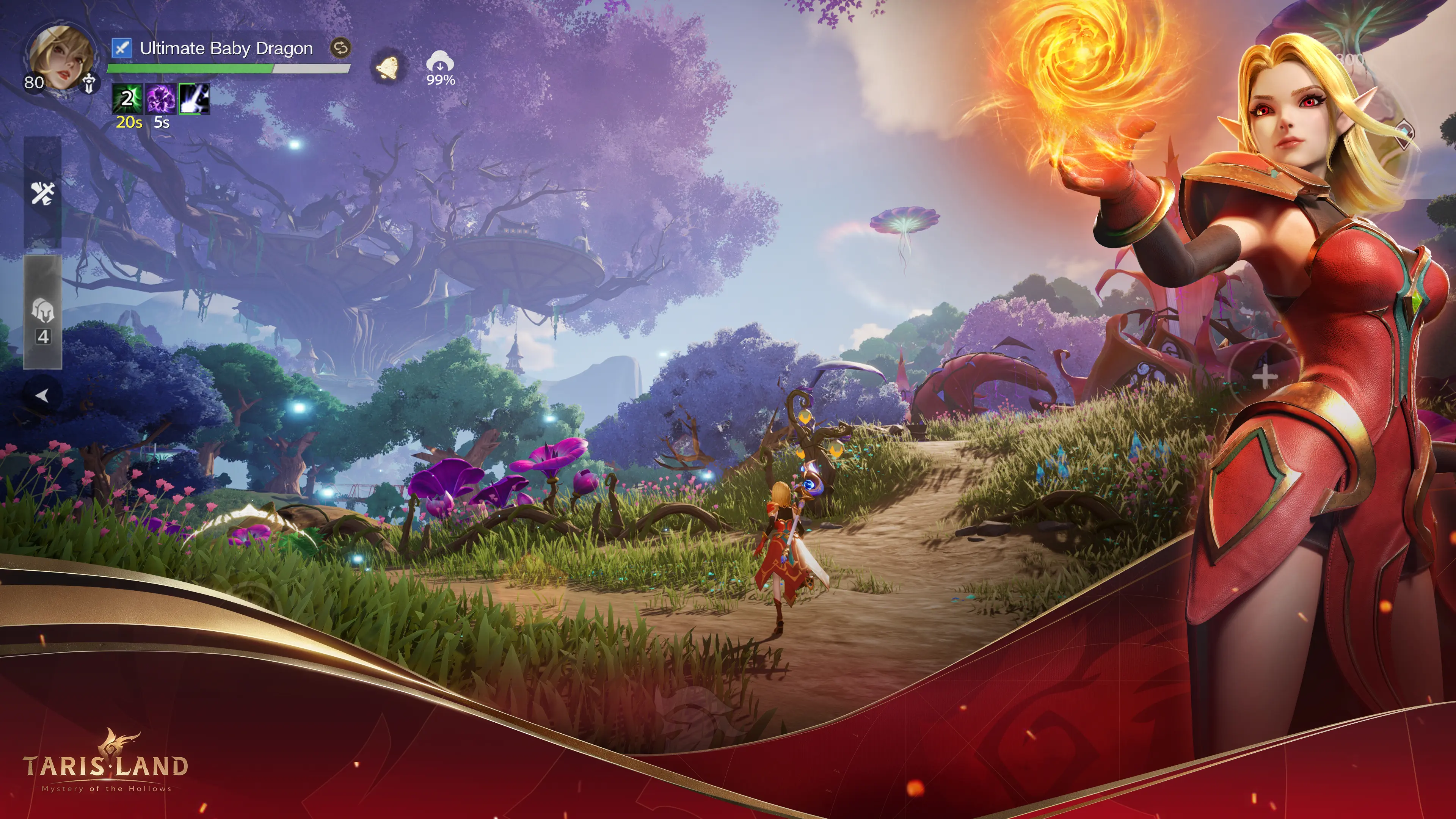
Task: Select the white slash buff icon
Action: tap(195, 99)
